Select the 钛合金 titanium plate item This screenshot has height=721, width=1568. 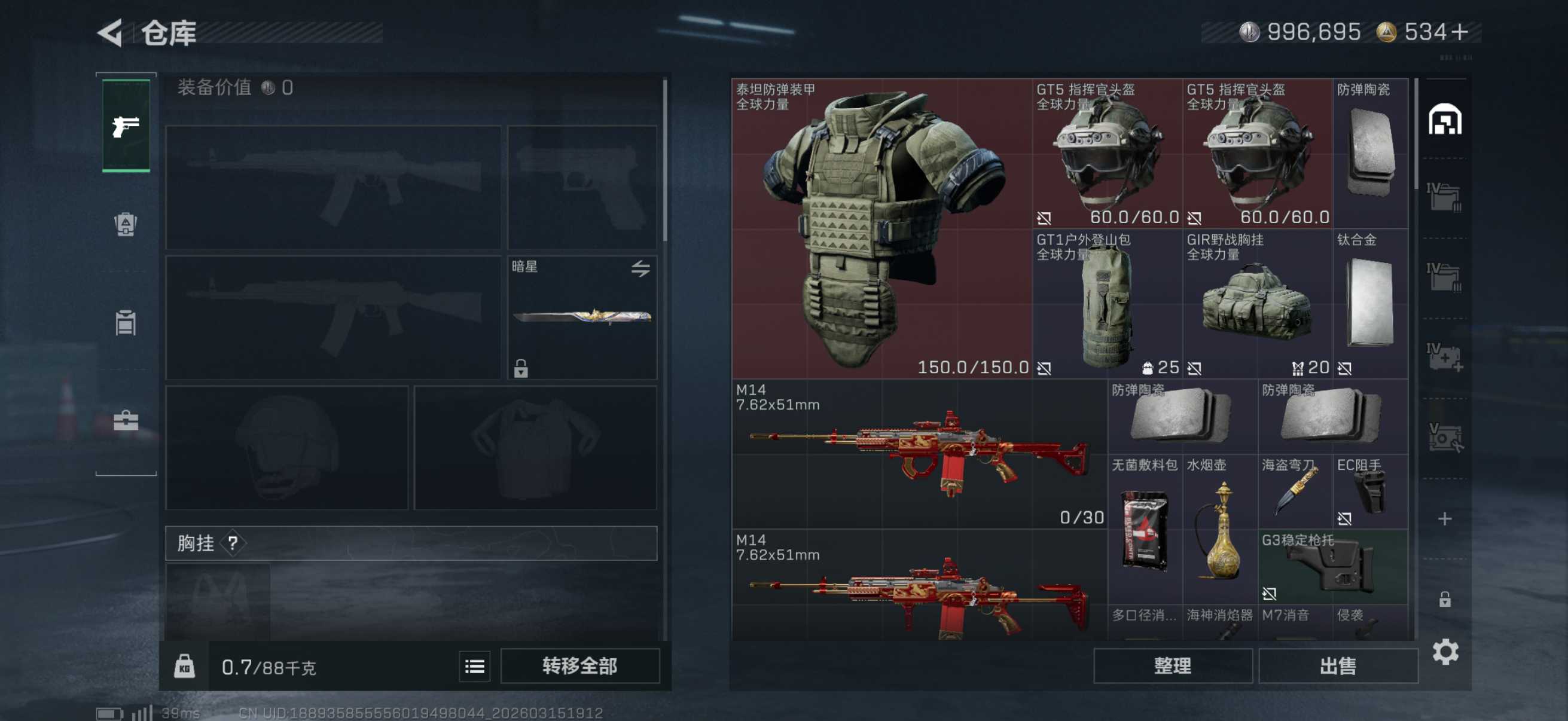(x=1369, y=304)
